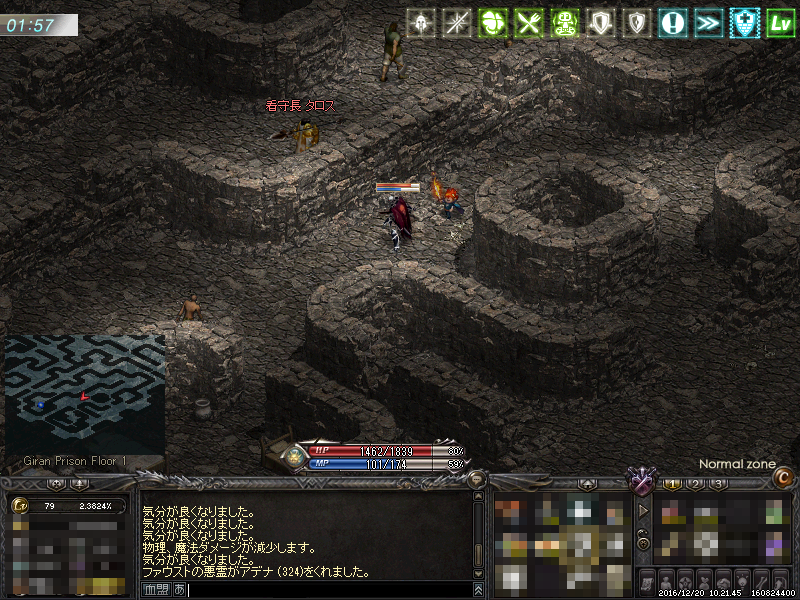Open the round orange C button
The image size is (800, 600).
pos(783,479)
